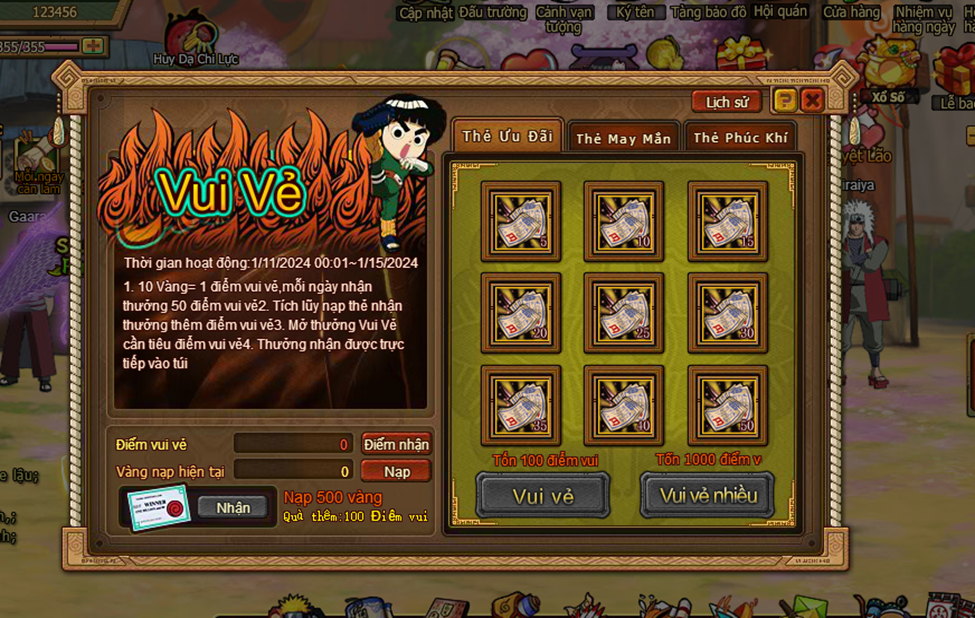Screen dimensions: 975x618
Task: Click the green plus beside the bar
Action: (x=93, y=46)
